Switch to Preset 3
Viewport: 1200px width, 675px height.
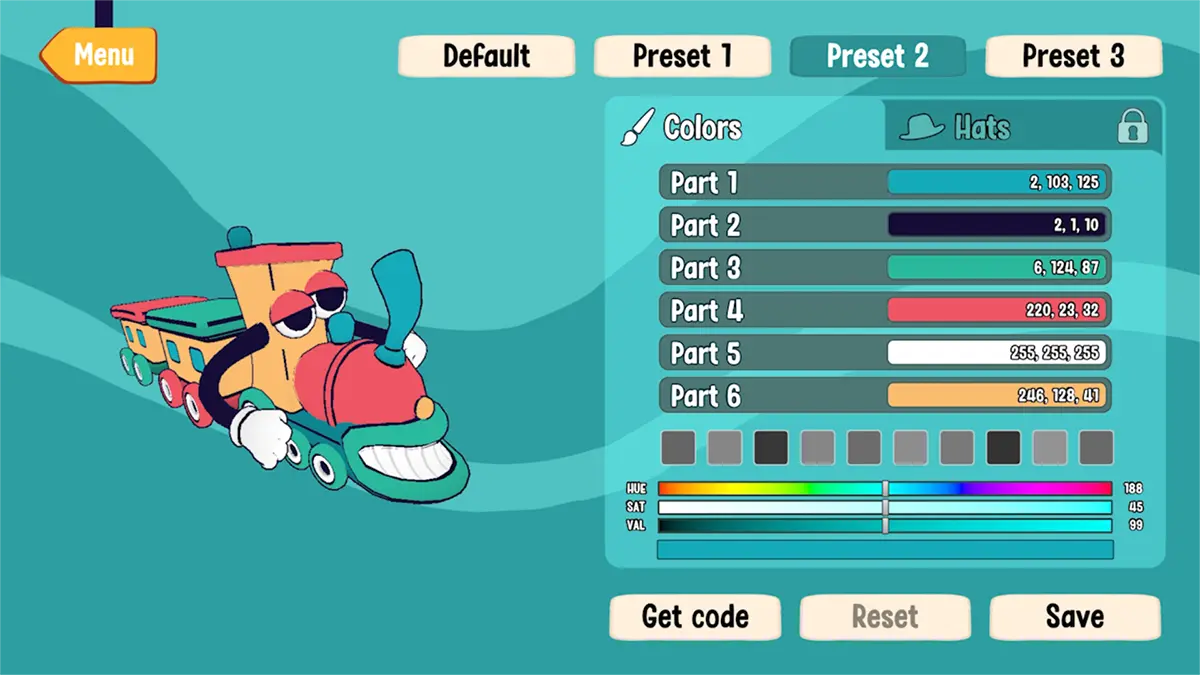point(1073,56)
